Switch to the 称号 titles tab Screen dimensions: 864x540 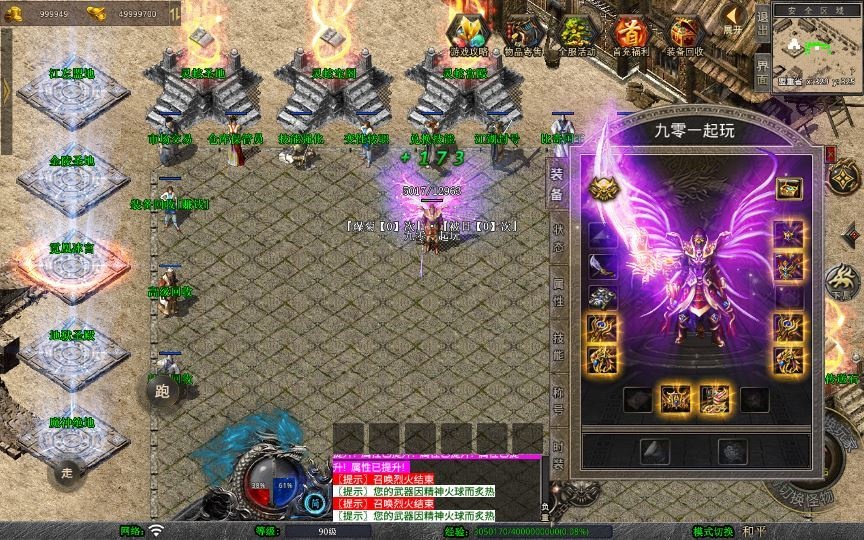click(558, 399)
